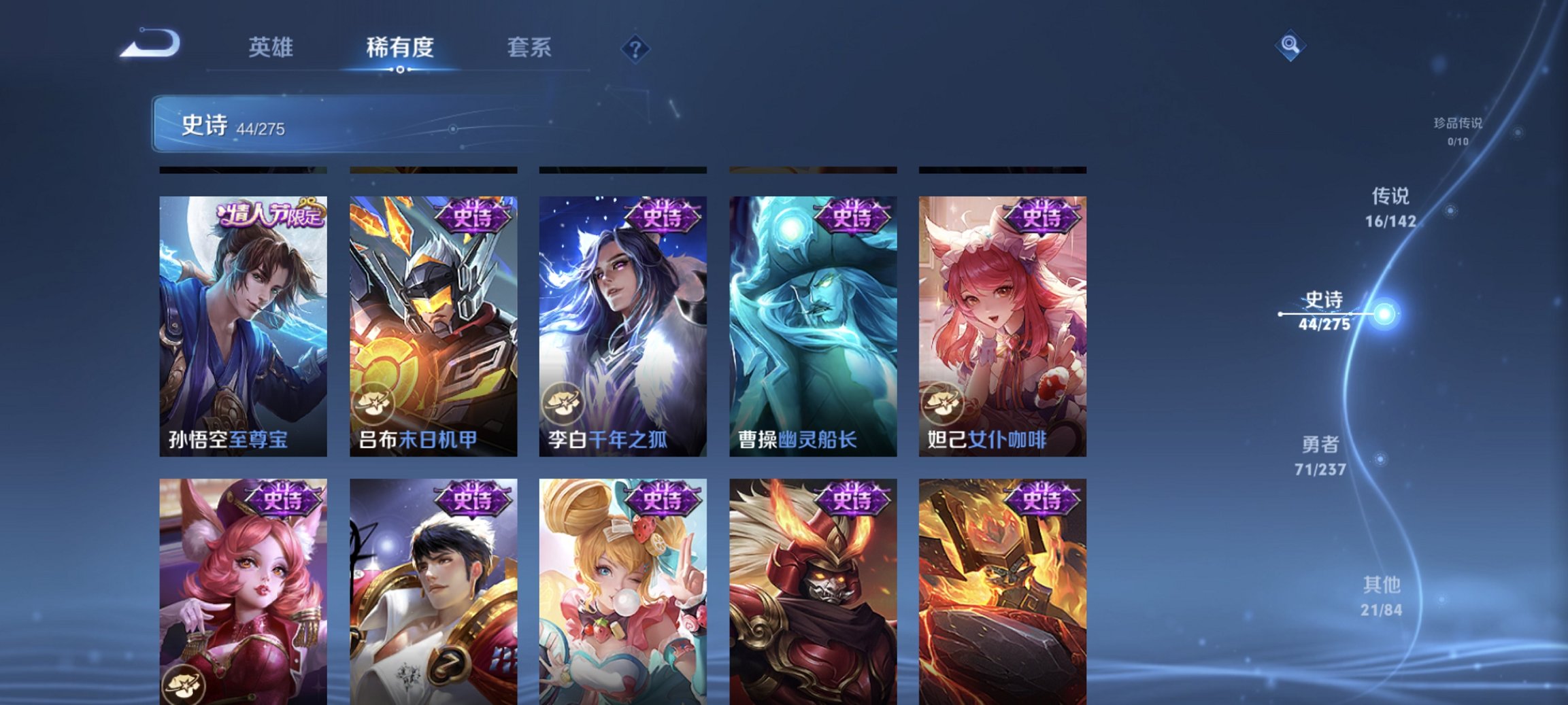Open the 套系 tab
The image size is (1568, 705).
529,48
